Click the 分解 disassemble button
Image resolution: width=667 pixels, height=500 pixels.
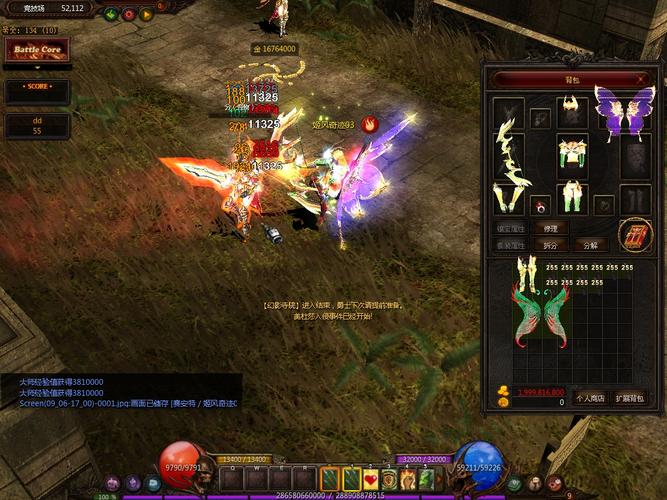(590, 245)
